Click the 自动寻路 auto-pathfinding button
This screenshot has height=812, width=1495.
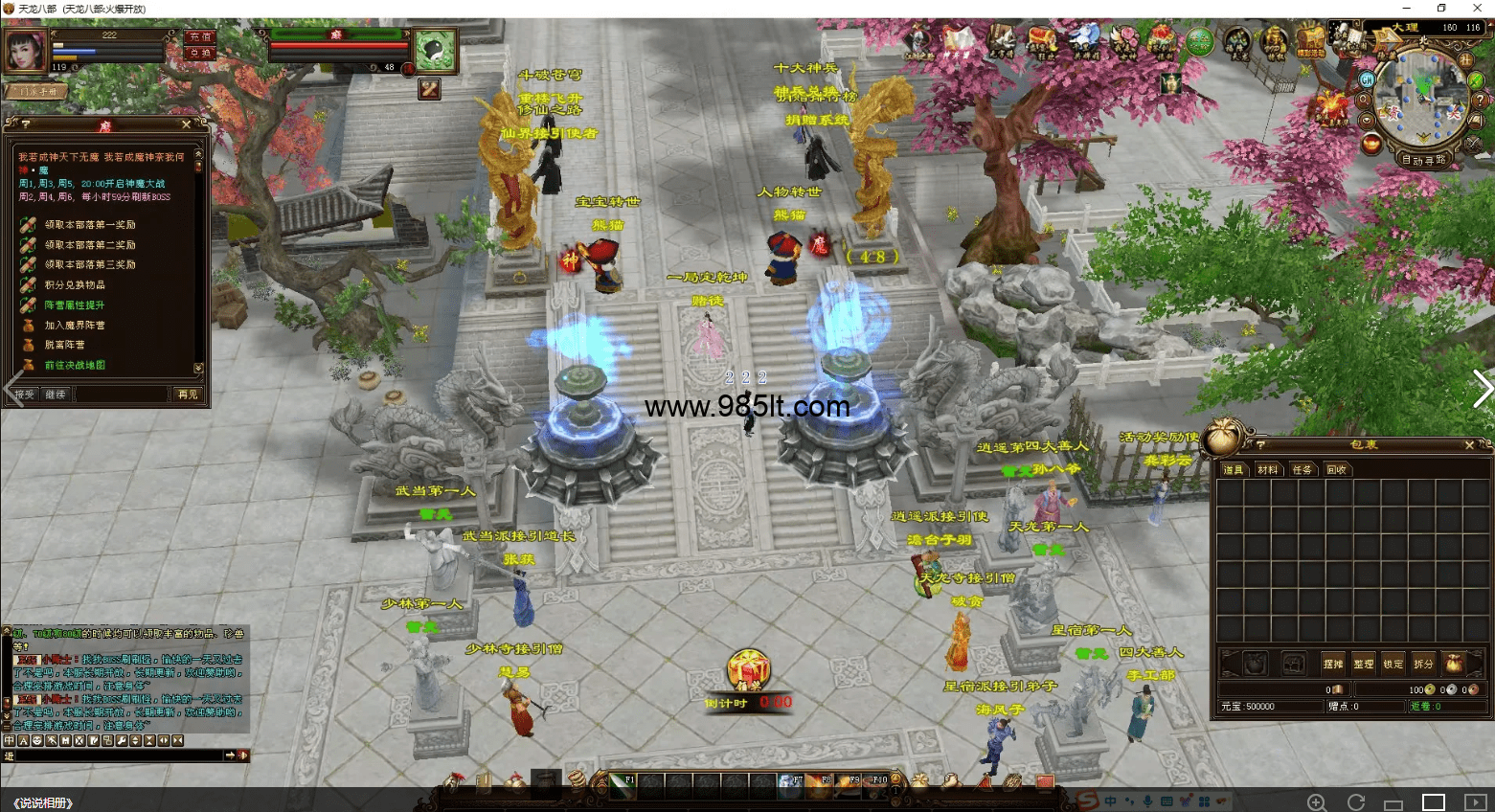point(1423,160)
